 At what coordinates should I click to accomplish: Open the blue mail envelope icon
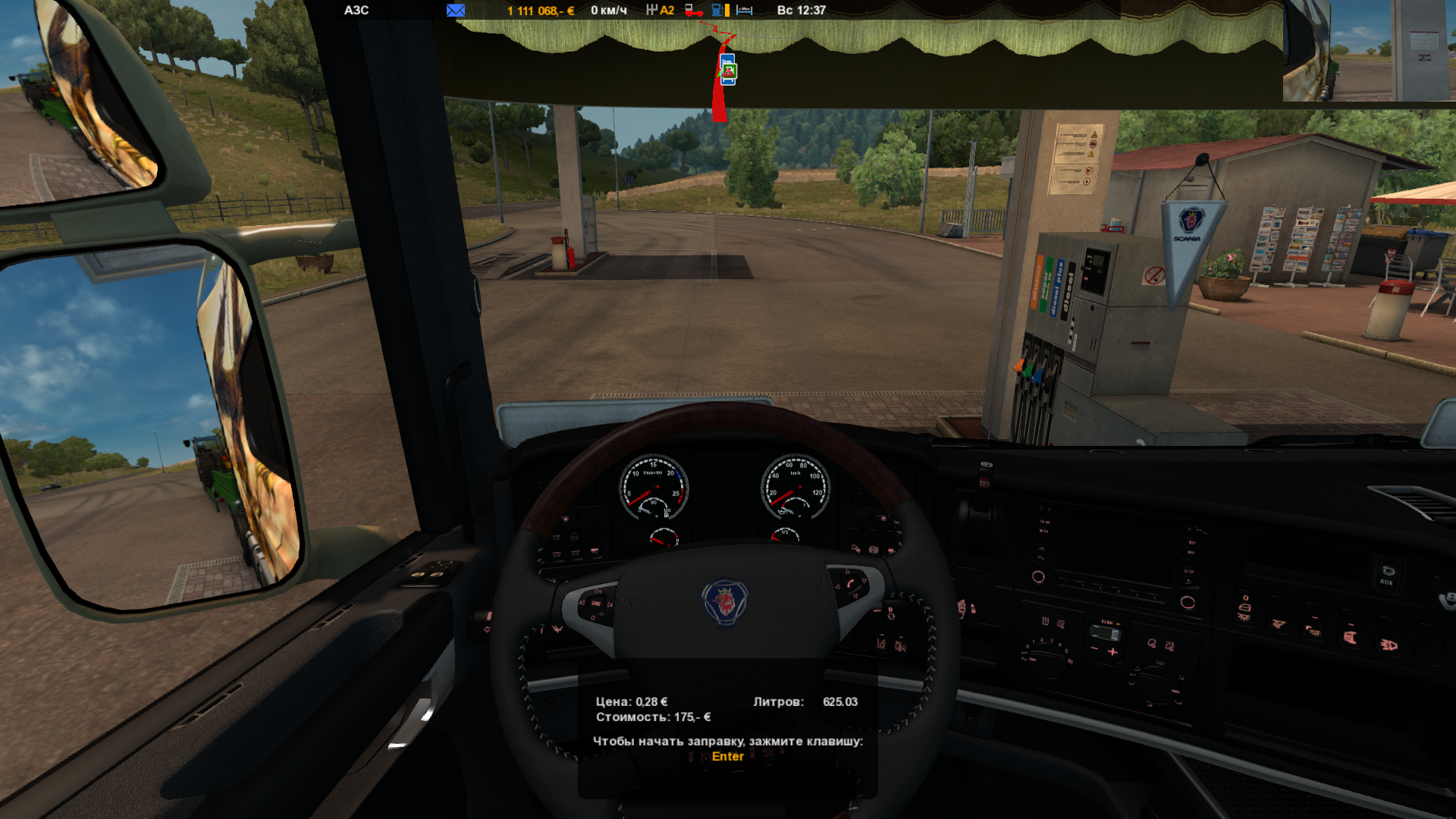coord(456,11)
